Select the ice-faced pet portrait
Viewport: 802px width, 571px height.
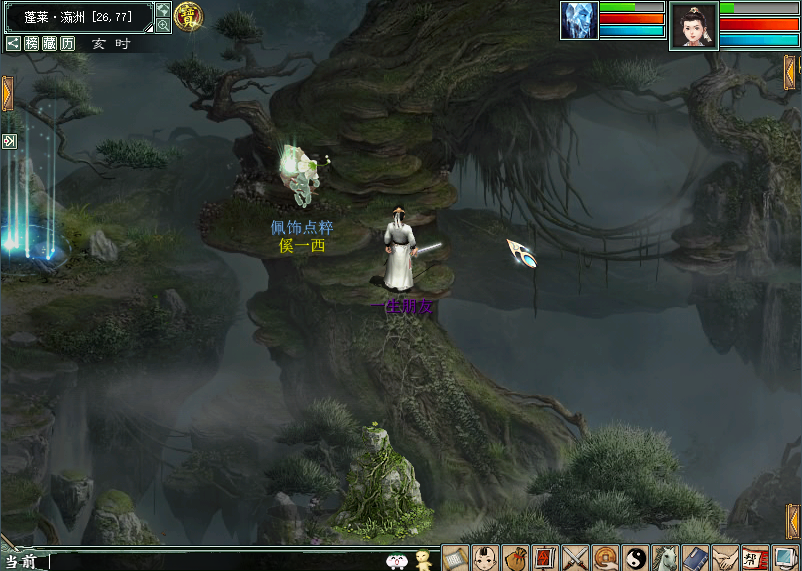point(579,20)
